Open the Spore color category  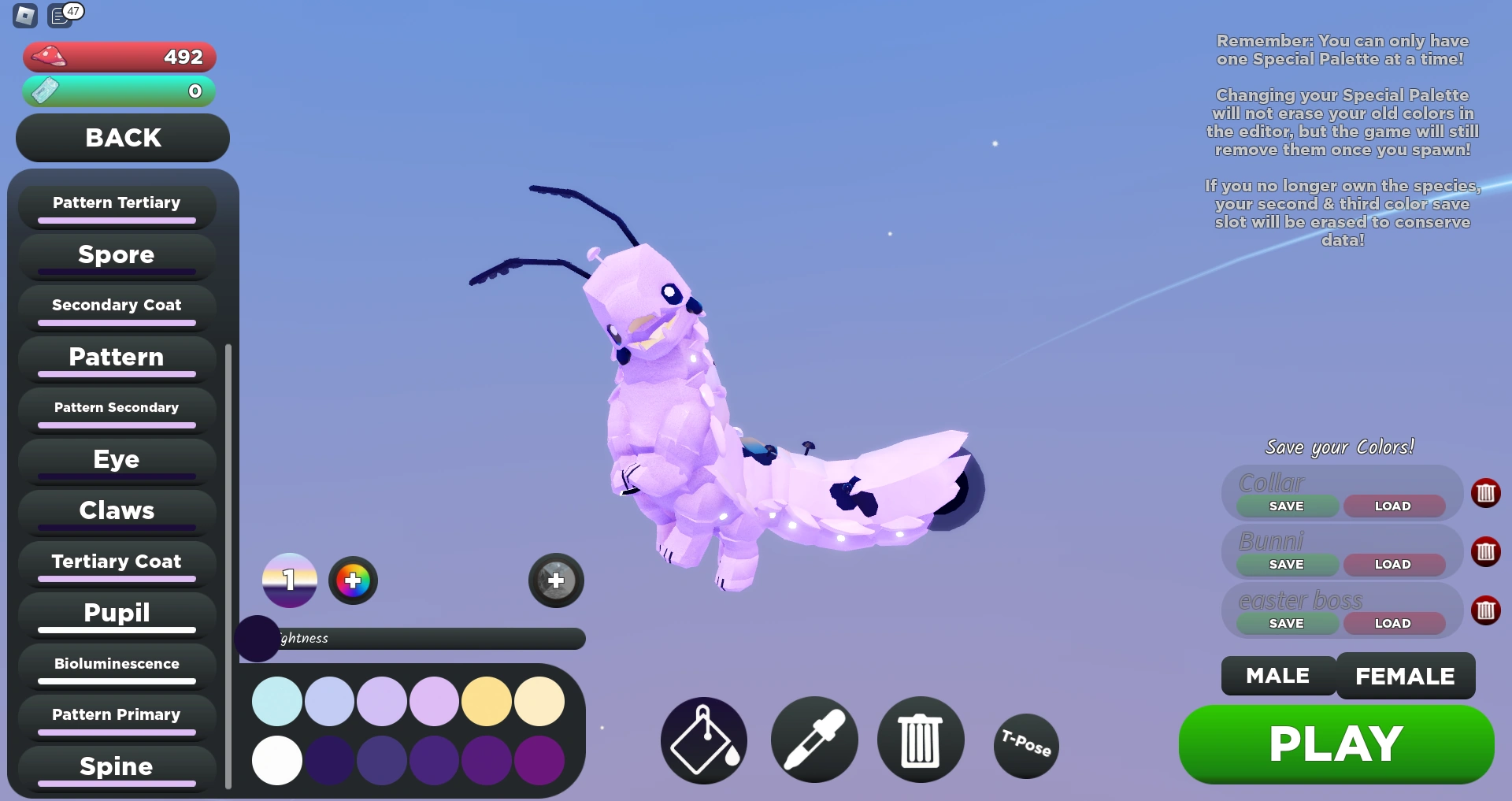116,254
